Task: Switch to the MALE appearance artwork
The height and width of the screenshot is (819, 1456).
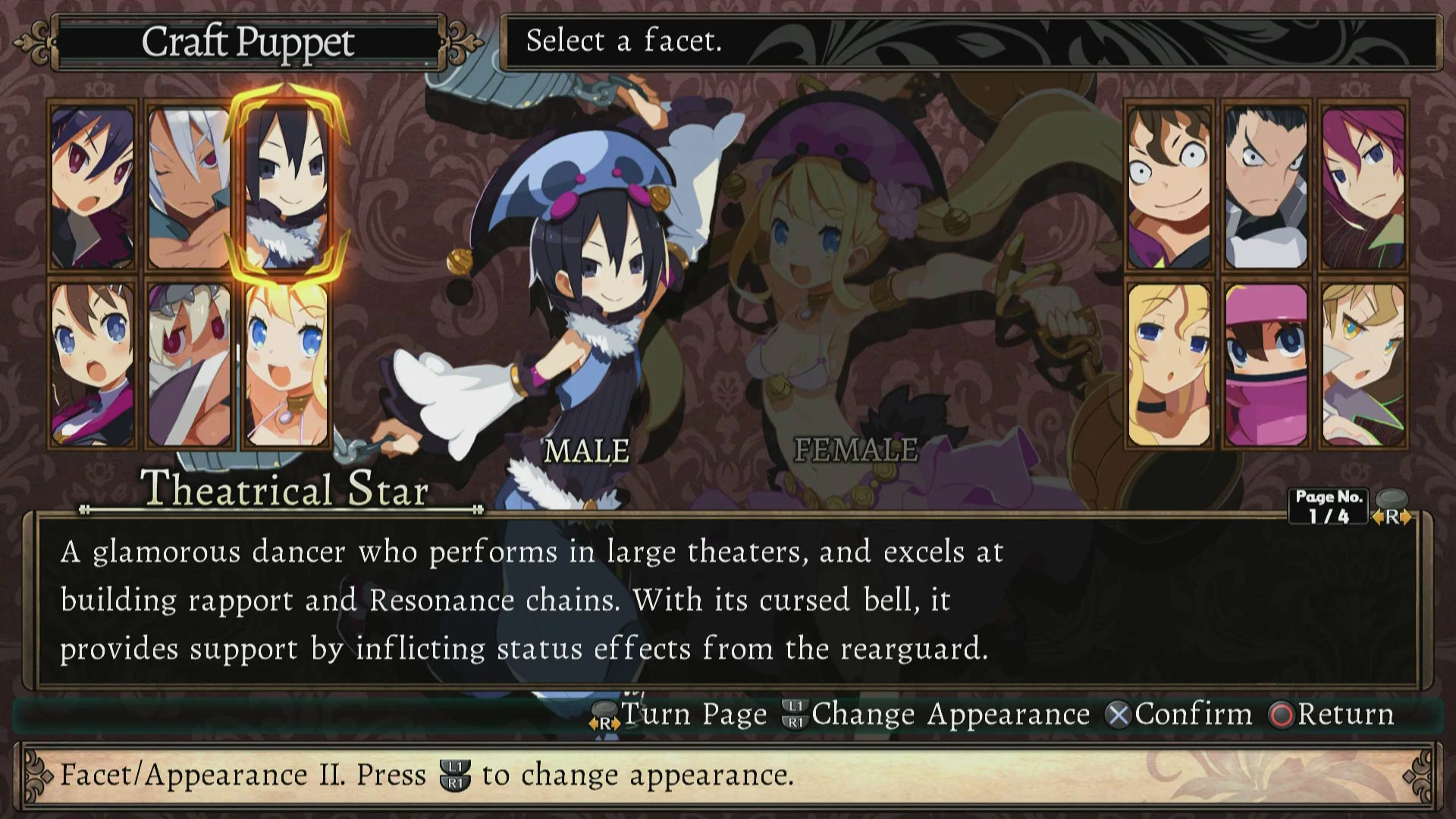Action: point(585,451)
